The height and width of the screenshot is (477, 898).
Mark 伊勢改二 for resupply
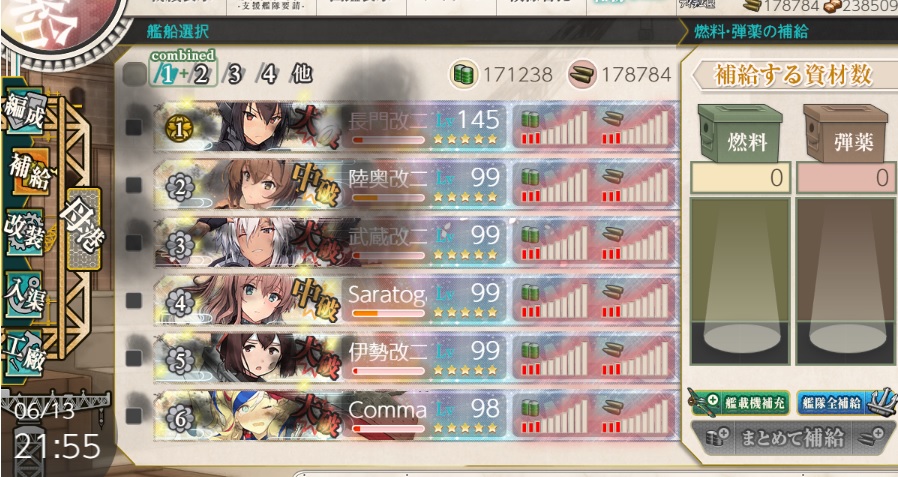pyautogui.click(x=134, y=355)
